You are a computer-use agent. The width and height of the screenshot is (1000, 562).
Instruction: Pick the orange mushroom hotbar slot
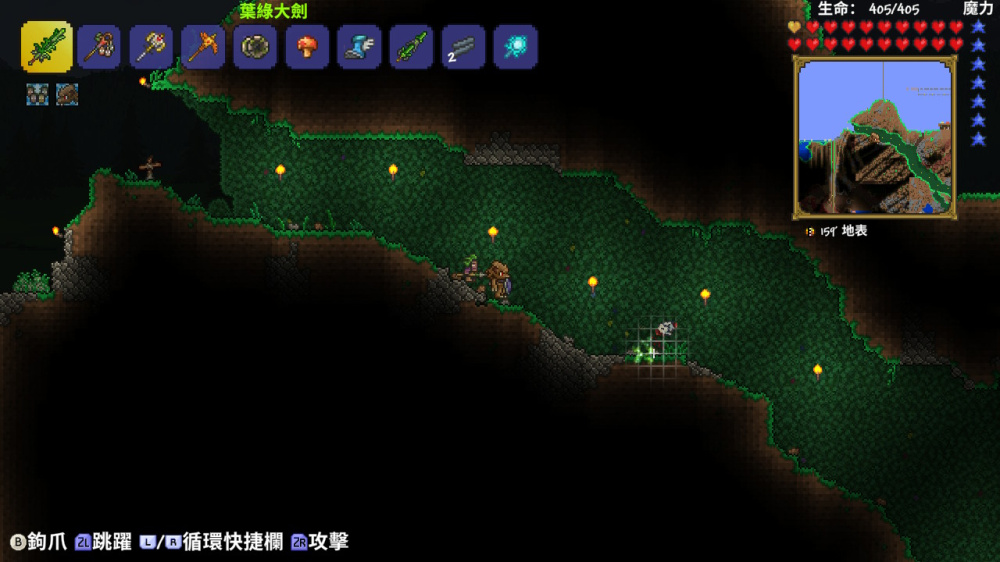pos(307,47)
